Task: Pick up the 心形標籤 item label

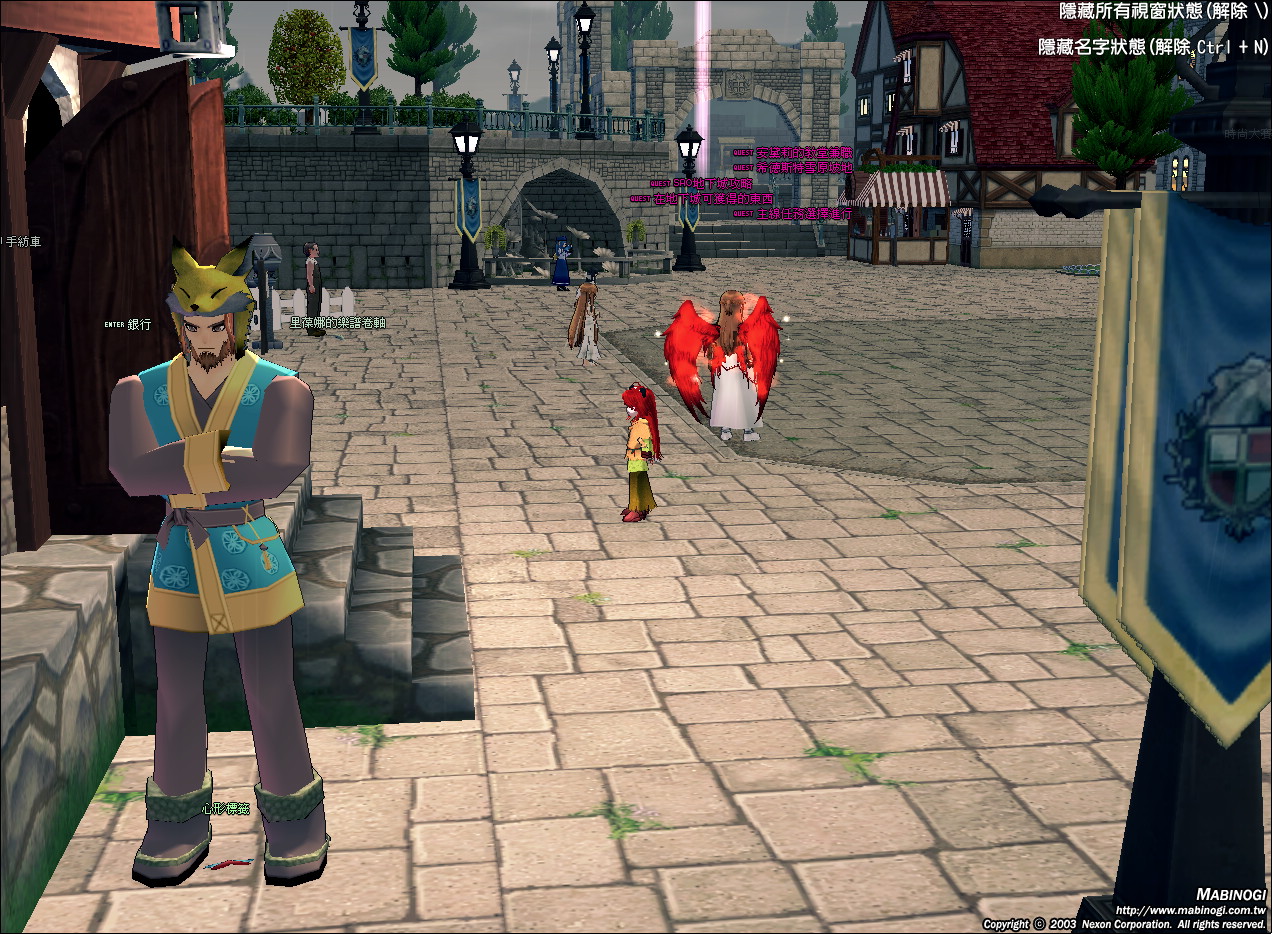Action: pyautogui.click(x=224, y=808)
